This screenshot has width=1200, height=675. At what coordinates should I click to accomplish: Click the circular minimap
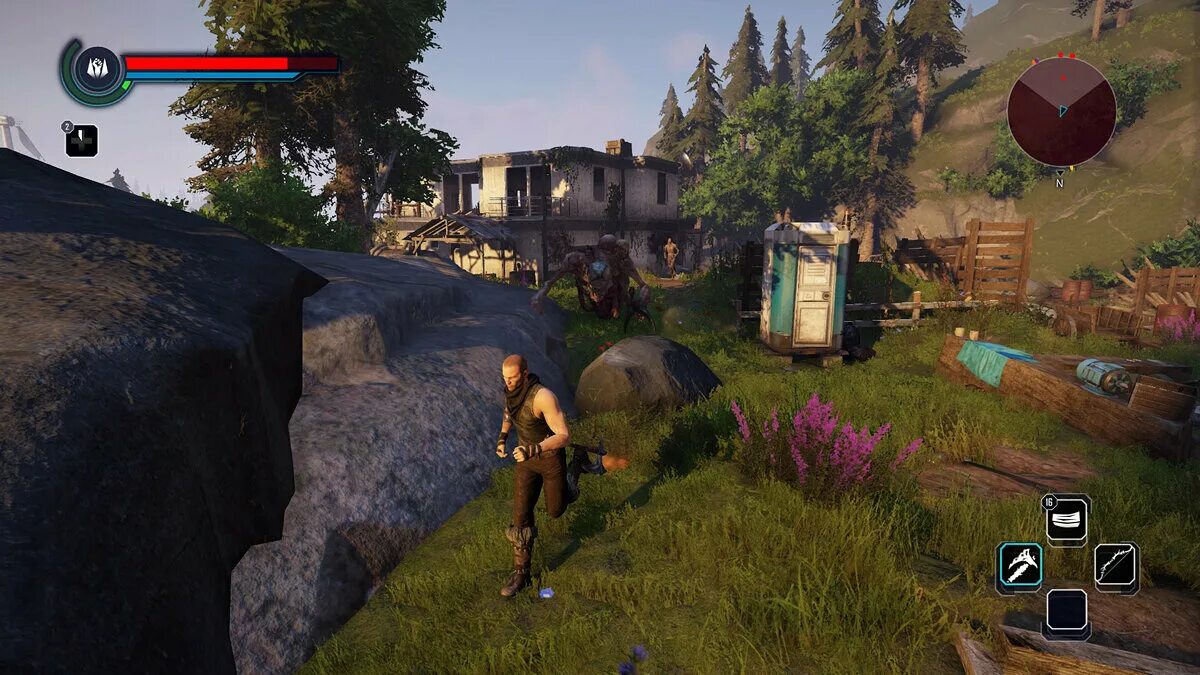(1061, 111)
